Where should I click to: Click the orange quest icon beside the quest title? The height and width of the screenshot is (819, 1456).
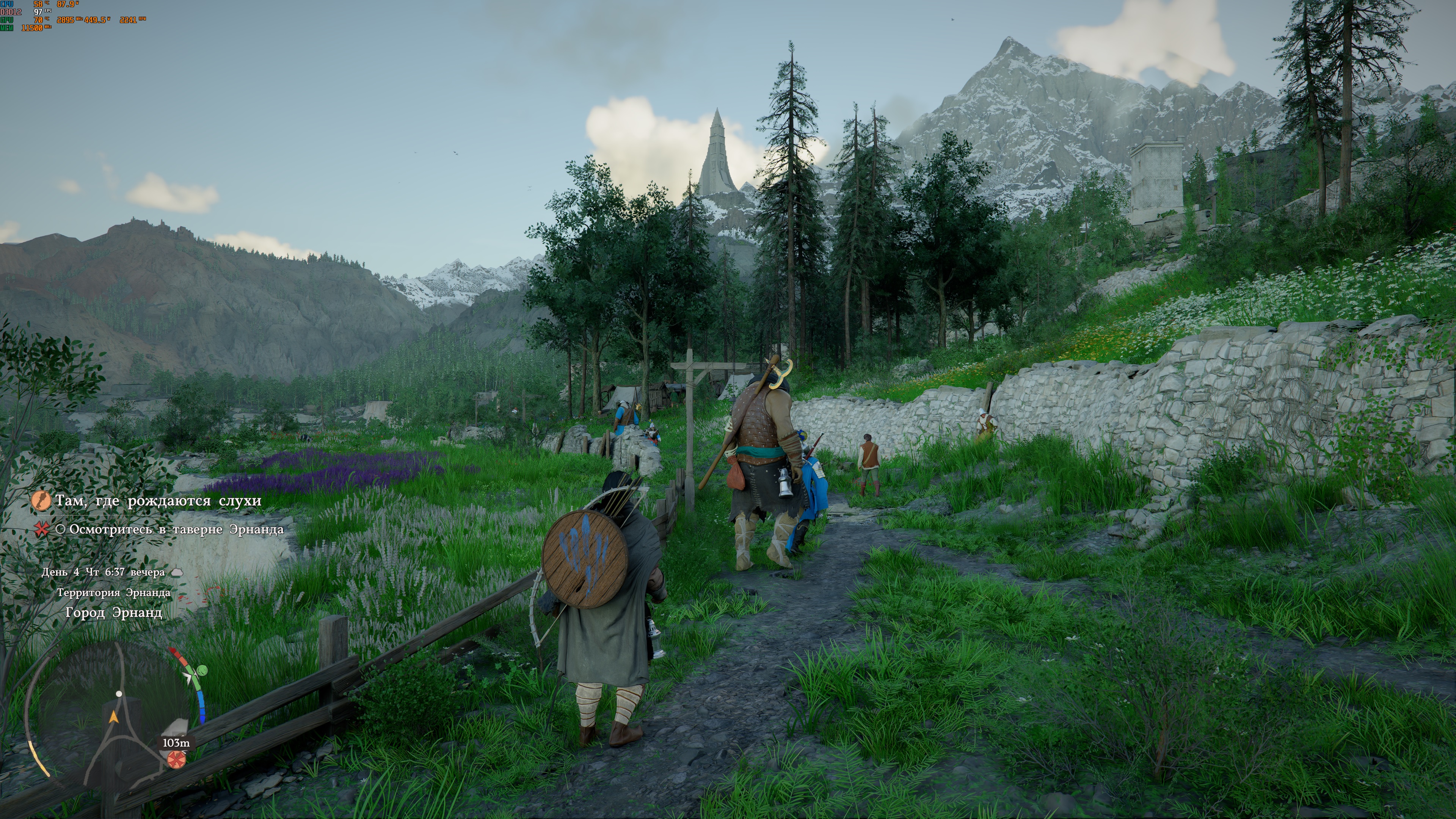[41, 501]
